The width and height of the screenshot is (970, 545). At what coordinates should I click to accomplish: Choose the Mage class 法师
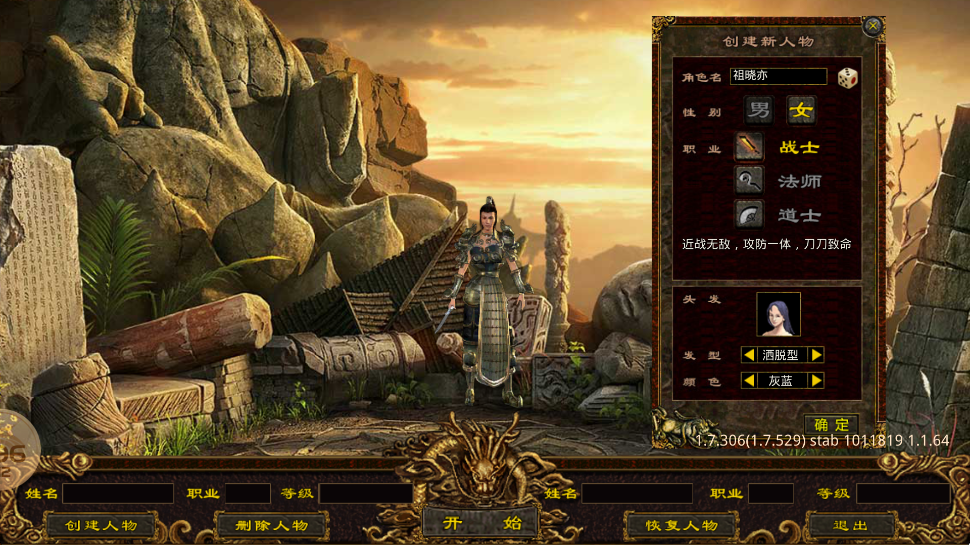coord(750,181)
